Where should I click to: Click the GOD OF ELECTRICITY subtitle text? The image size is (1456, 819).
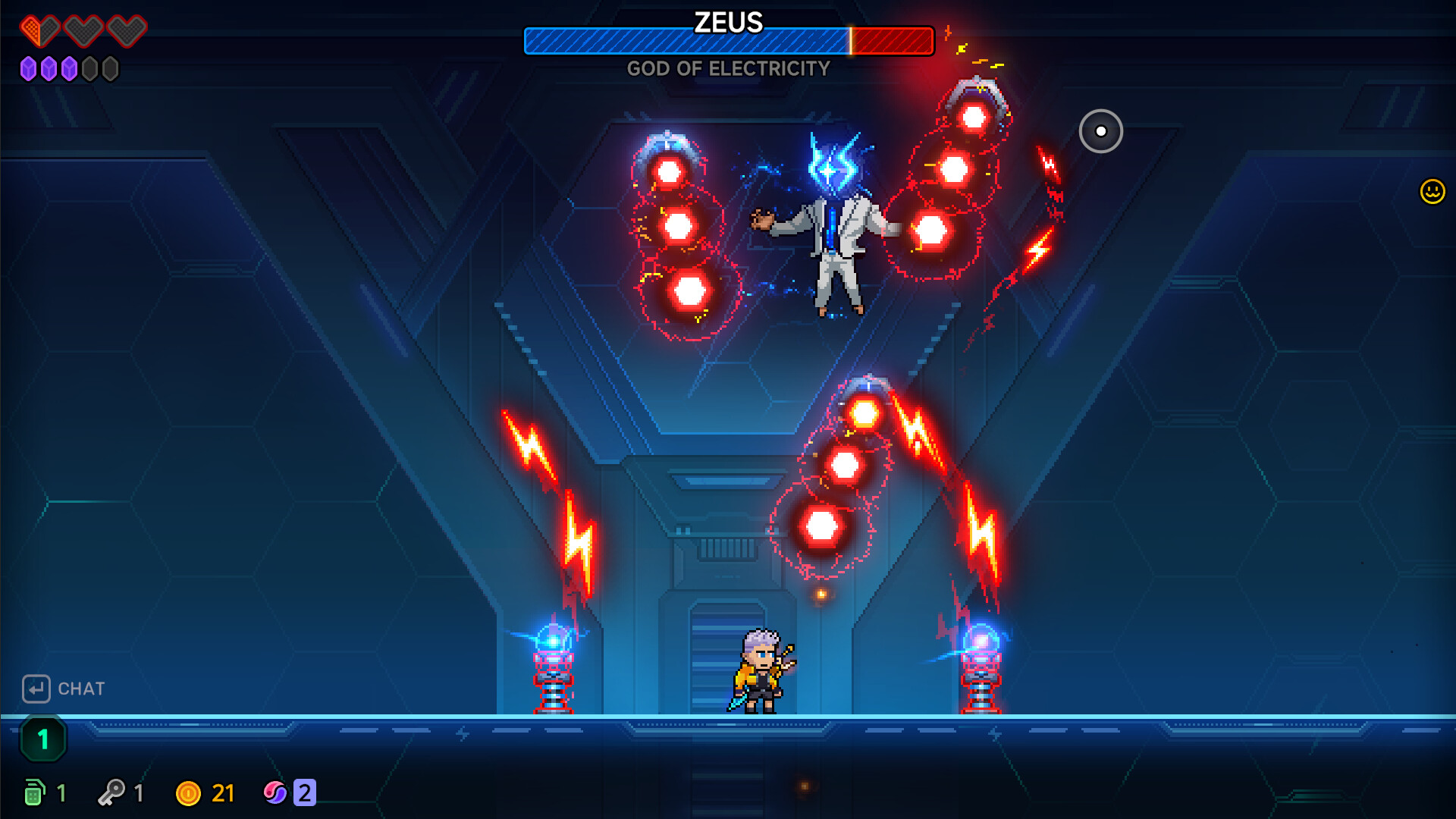pos(727,70)
